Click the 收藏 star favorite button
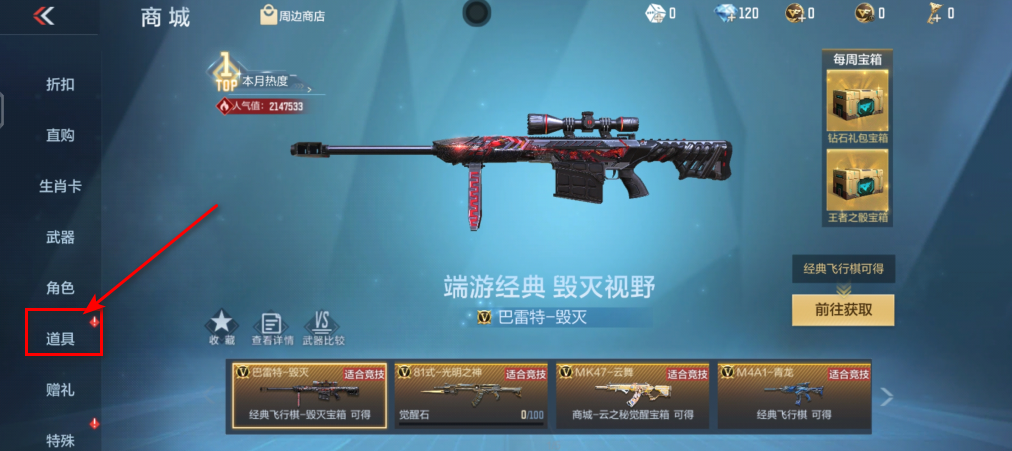Viewport: 1012px width, 451px height. (222, 328)
